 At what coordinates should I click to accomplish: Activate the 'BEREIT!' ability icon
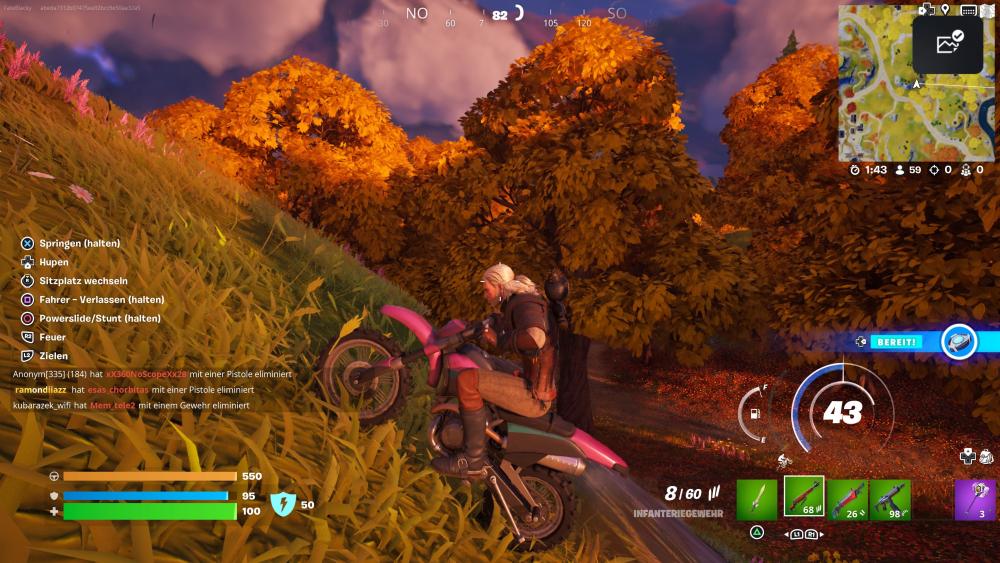959,342
